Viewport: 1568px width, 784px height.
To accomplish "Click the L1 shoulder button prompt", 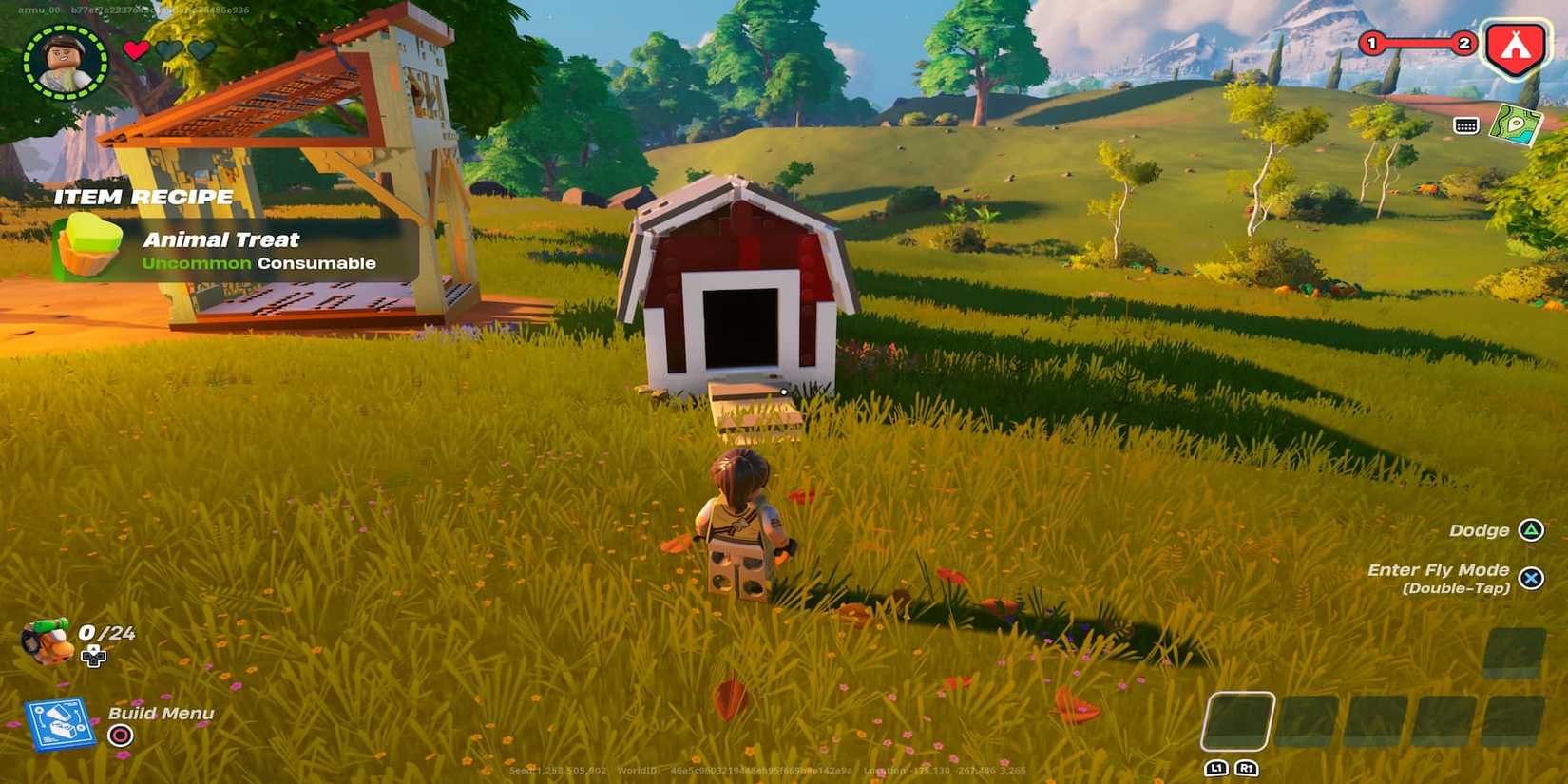I will 1218,768.
